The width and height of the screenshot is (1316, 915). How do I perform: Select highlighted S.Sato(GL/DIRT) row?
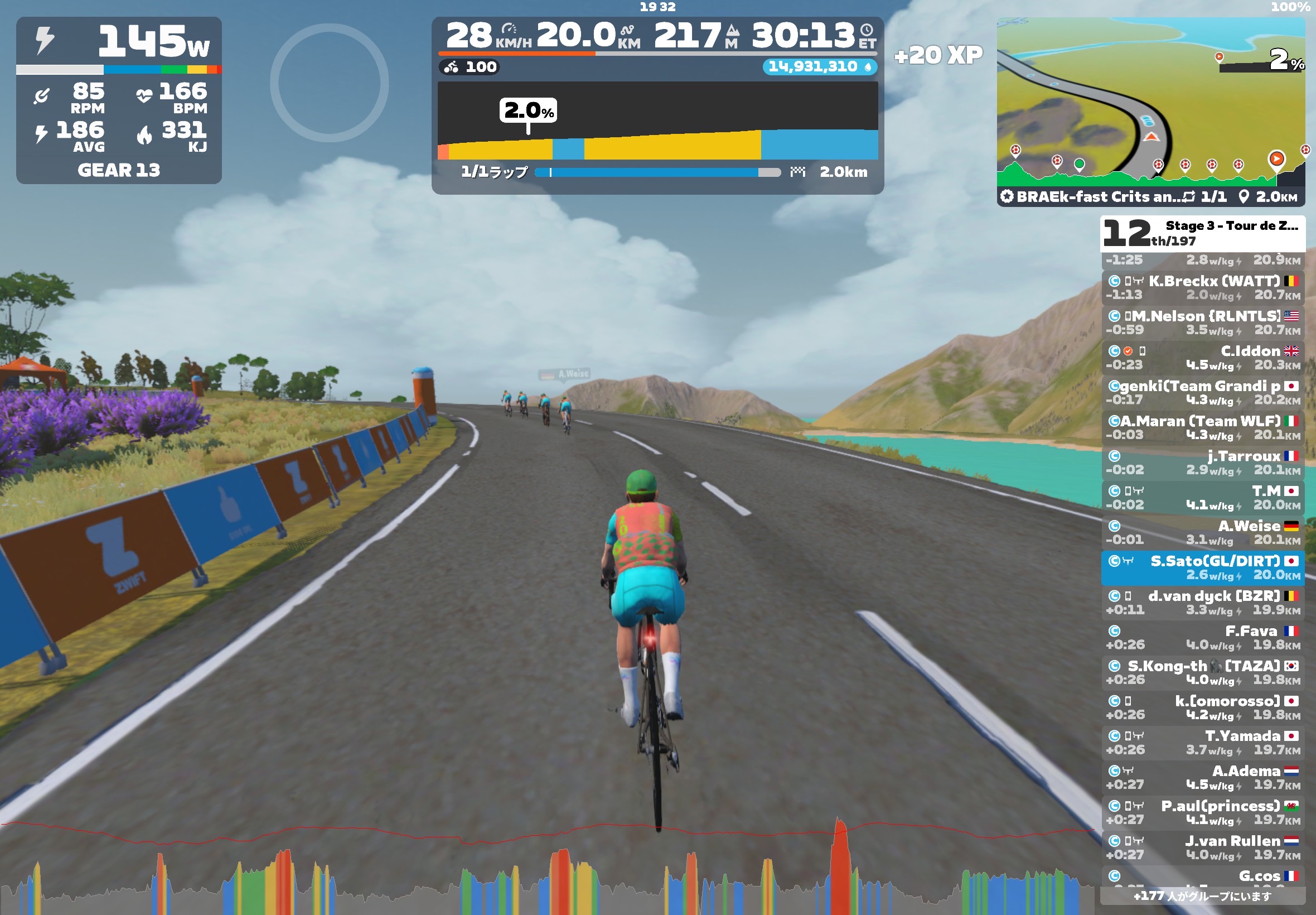coord(1203,567)
